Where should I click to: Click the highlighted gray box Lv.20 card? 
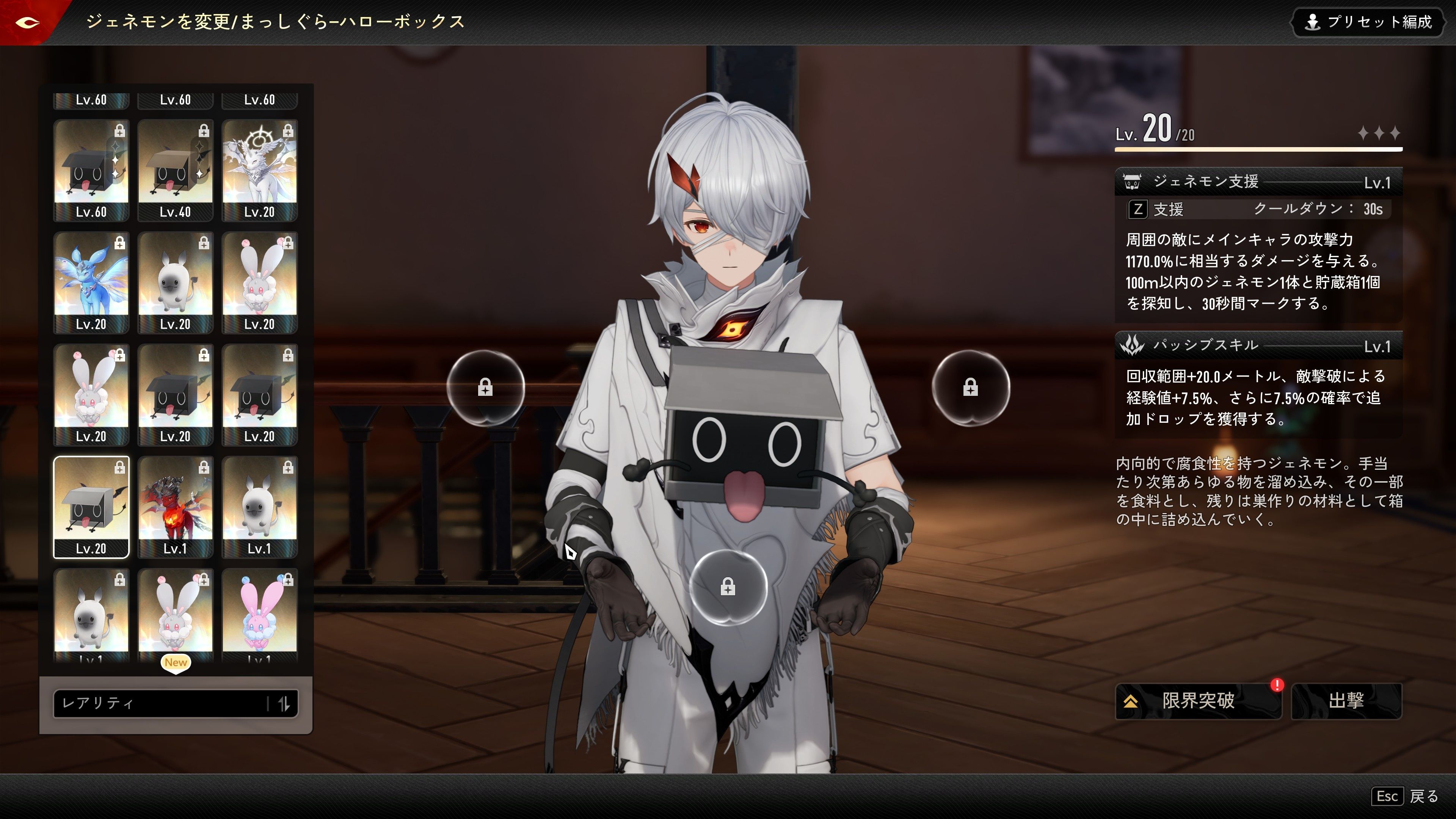pos(91,507)
